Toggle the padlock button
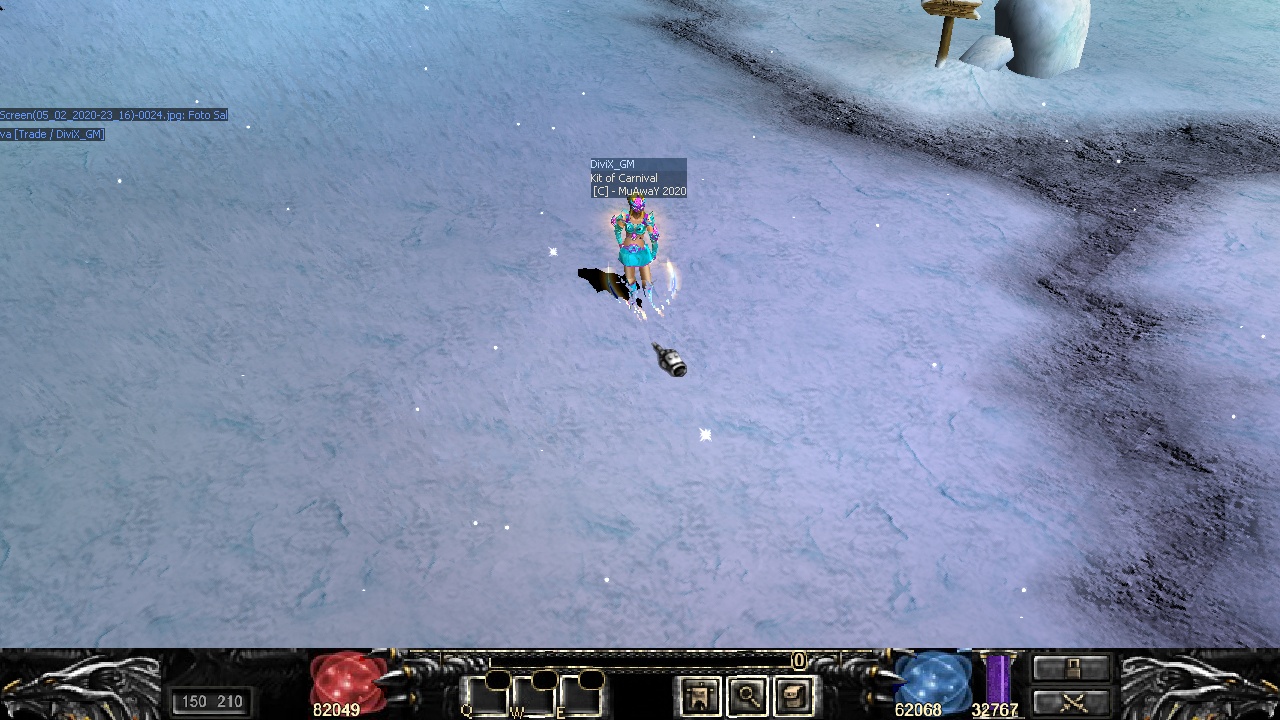1280x720 pixels. [x=1072, y=668]
